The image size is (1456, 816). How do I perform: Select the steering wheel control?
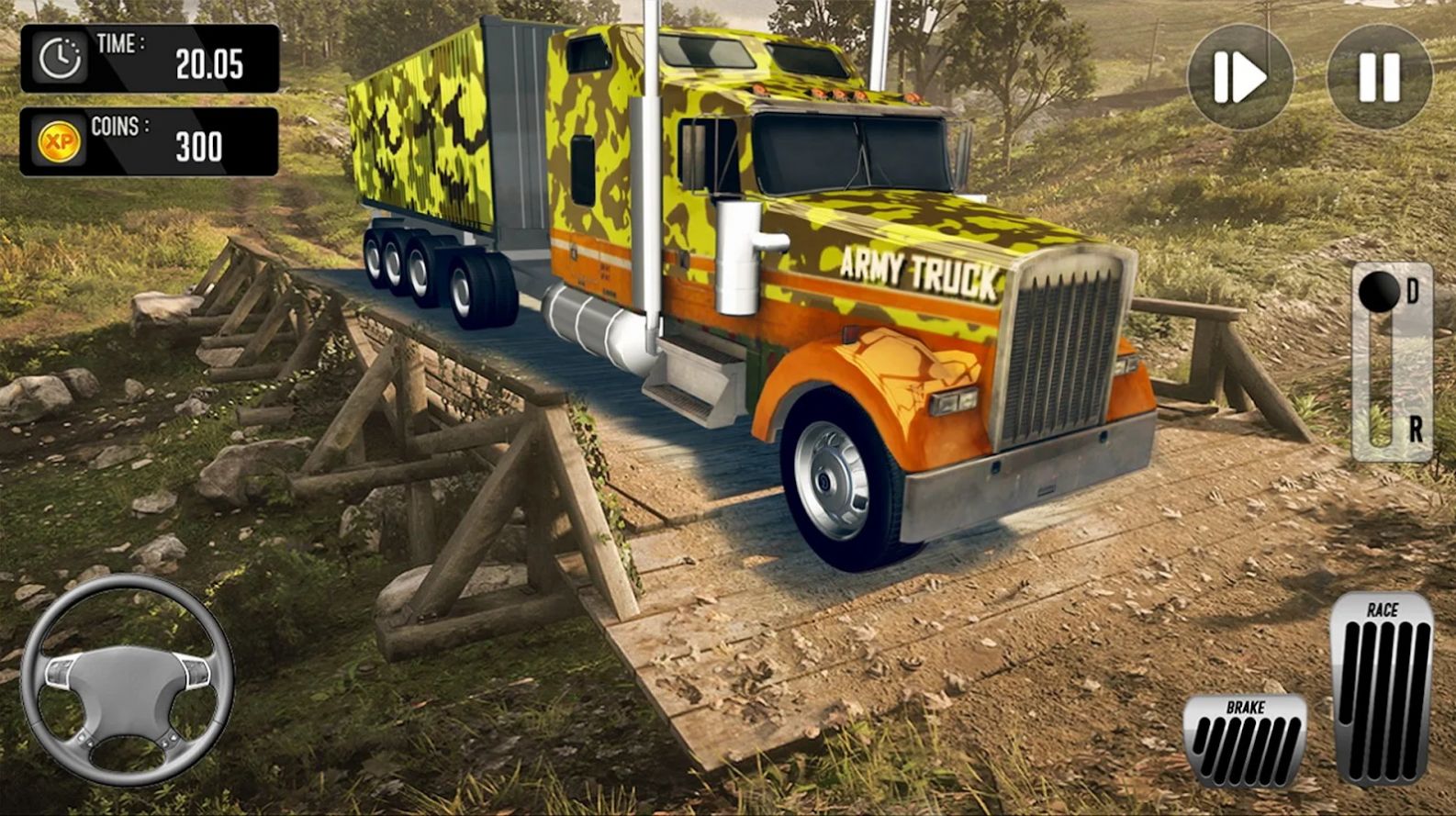(129, 685)
